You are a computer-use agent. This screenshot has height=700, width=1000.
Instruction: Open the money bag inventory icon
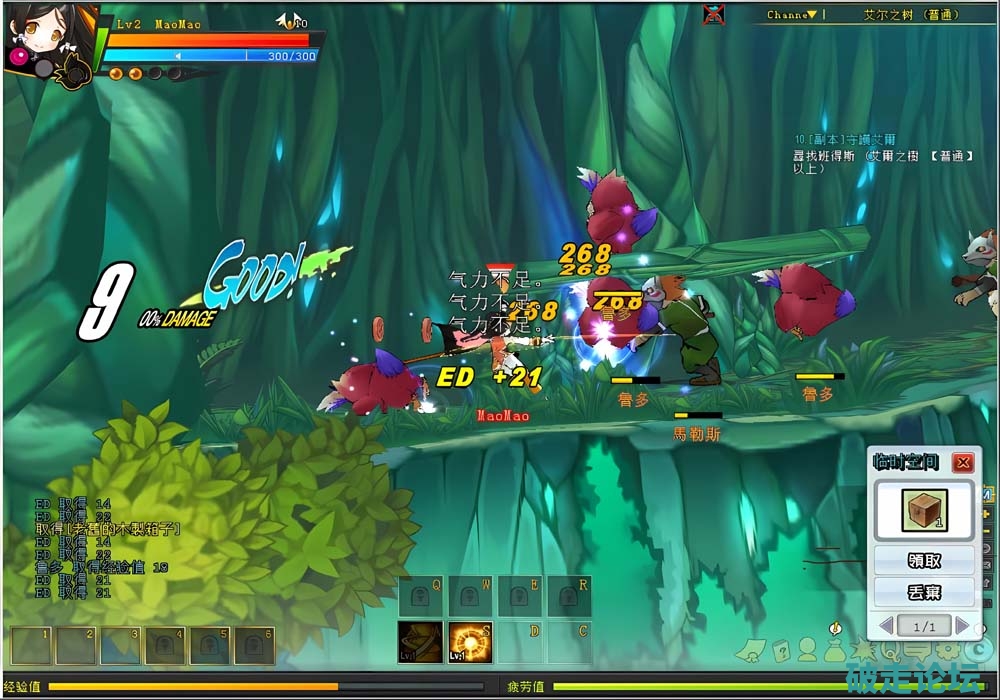pyautogui.click(x=834, y=651)
